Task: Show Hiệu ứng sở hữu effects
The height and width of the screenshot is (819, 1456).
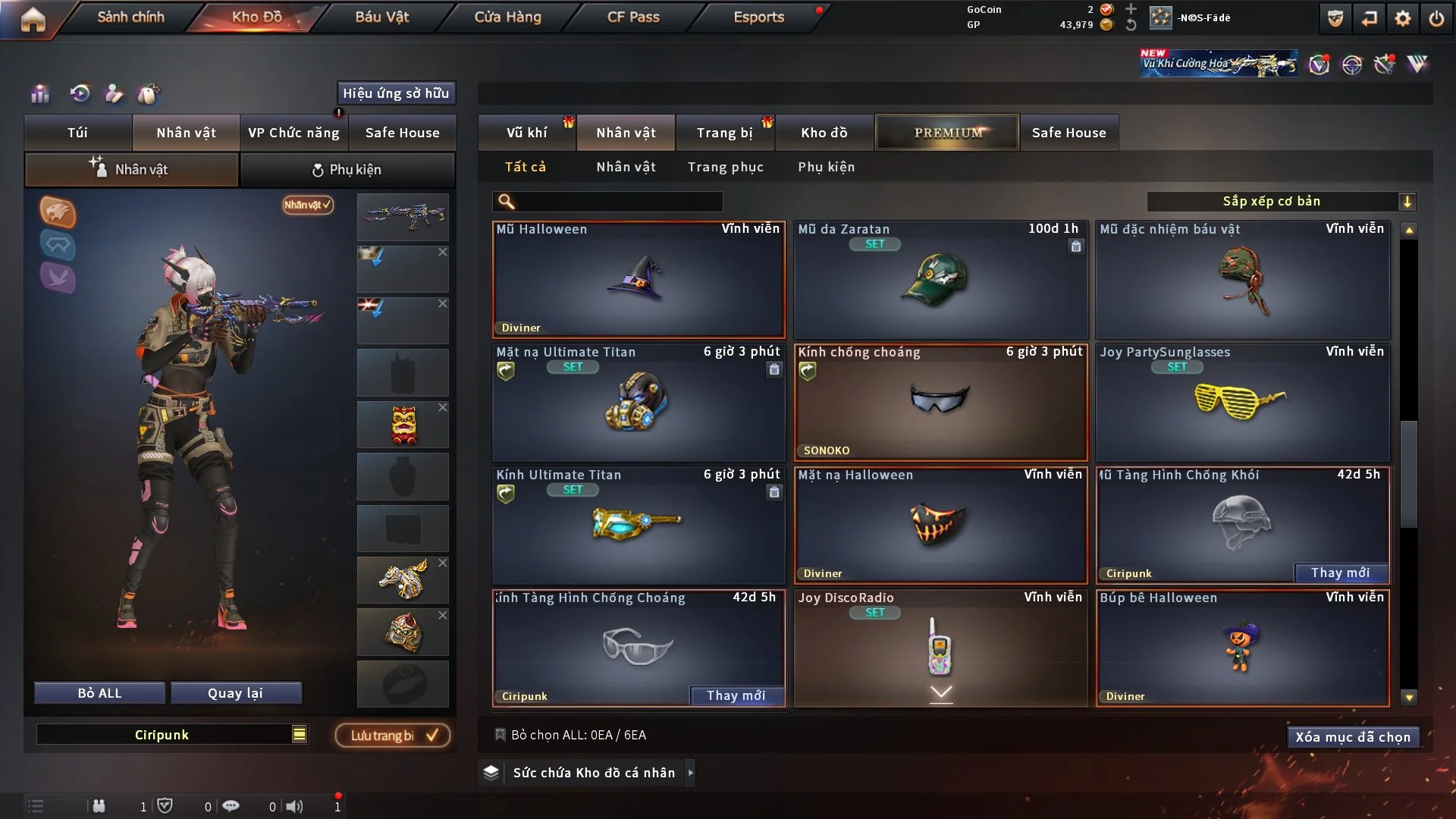Action: click(396, 93)
